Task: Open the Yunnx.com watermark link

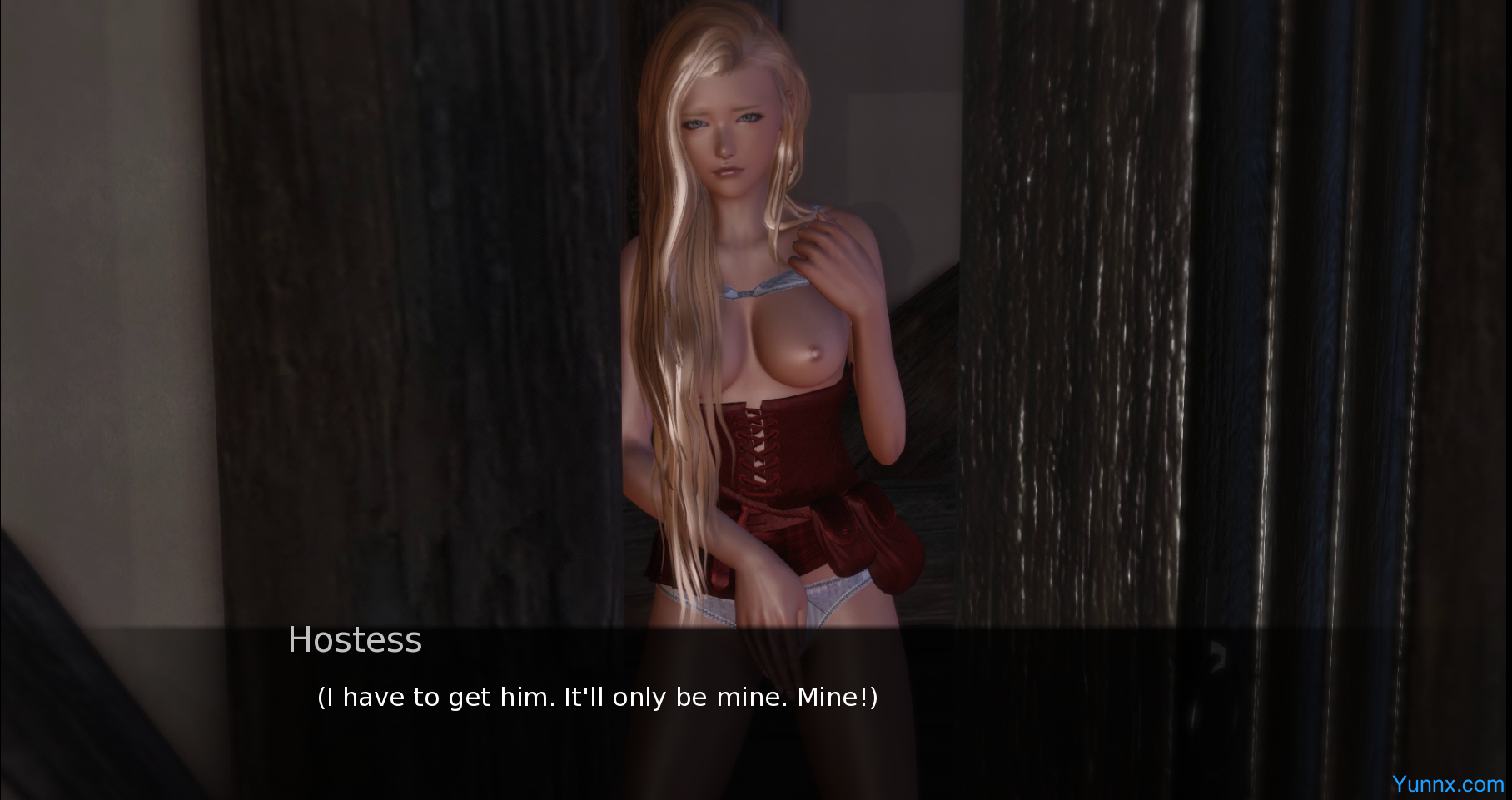Action: coord(1447,784)
